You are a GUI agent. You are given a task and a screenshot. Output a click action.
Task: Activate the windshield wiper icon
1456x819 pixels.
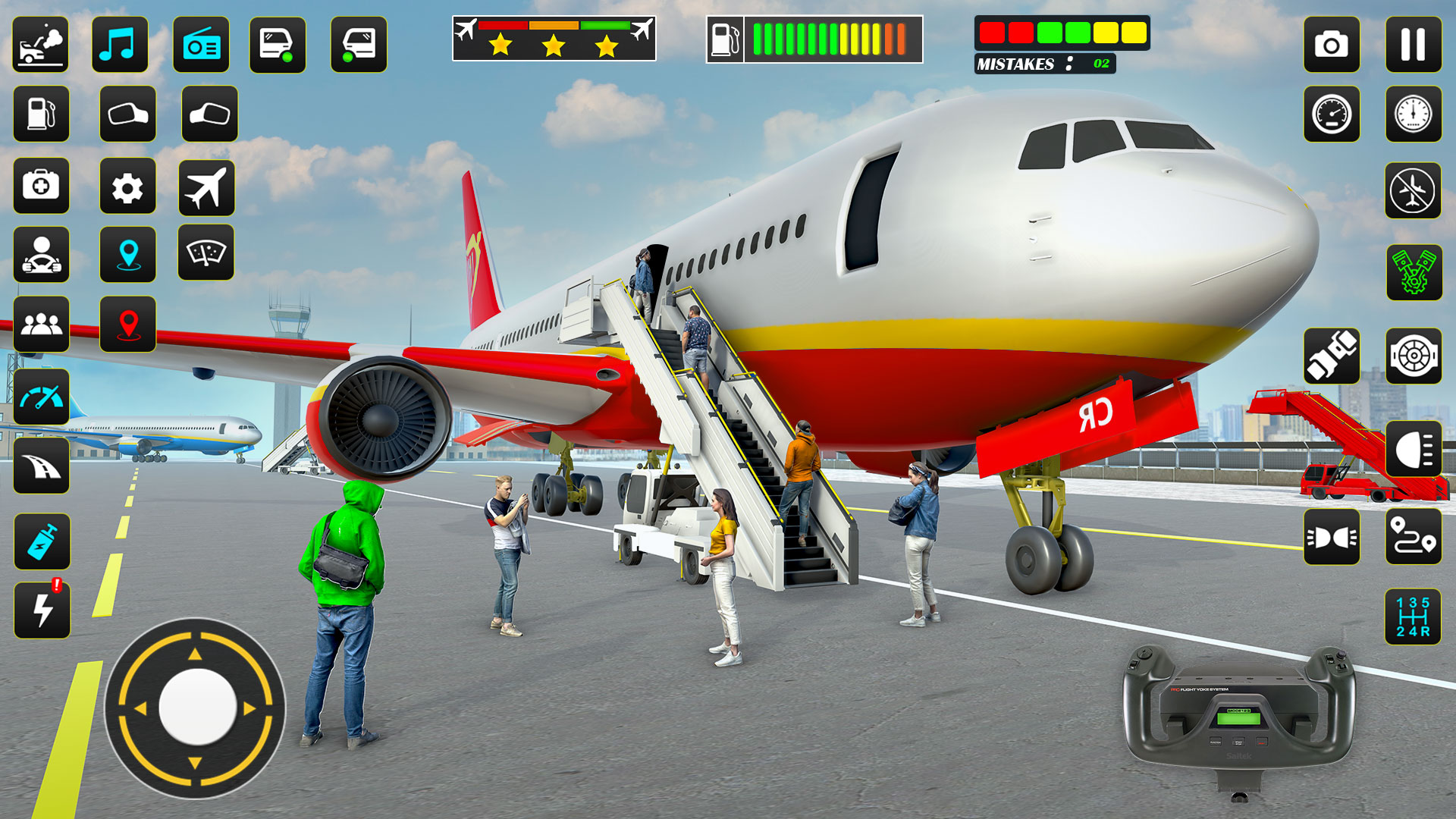(x=209, y=256)
